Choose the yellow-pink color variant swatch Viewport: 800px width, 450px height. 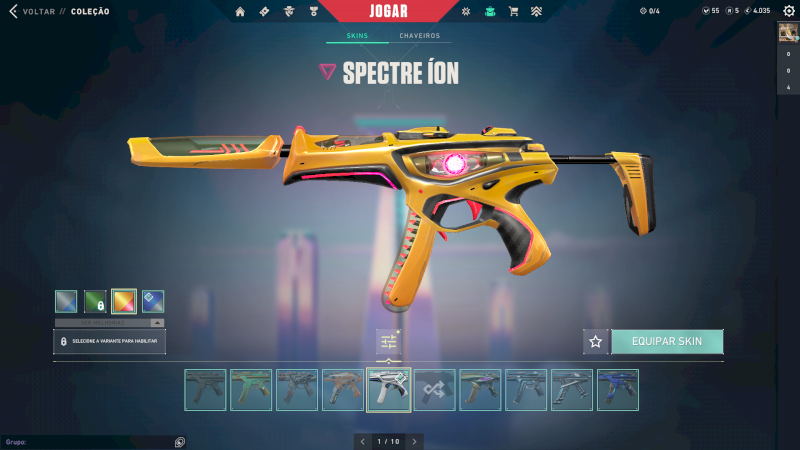click(x=124, y=301)
